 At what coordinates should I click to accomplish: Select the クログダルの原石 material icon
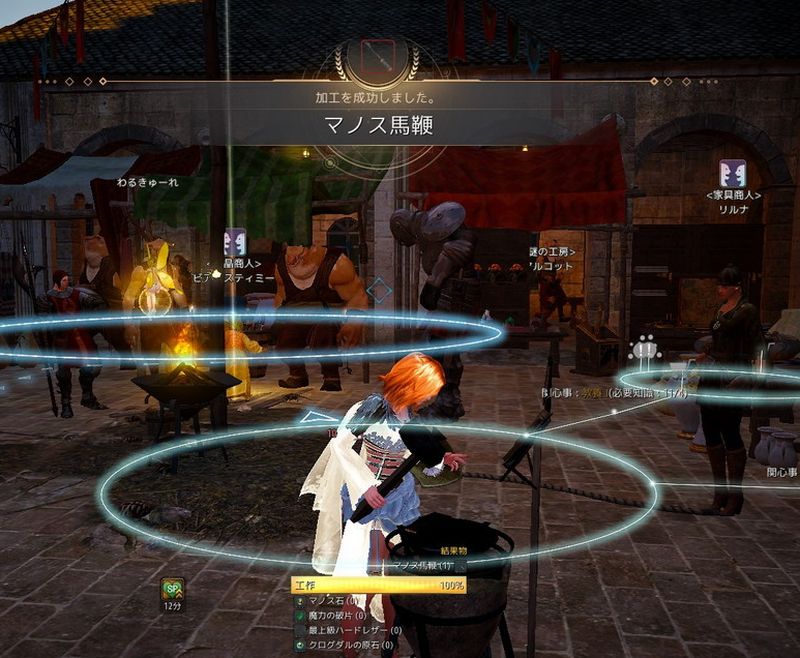click(300, 645)
